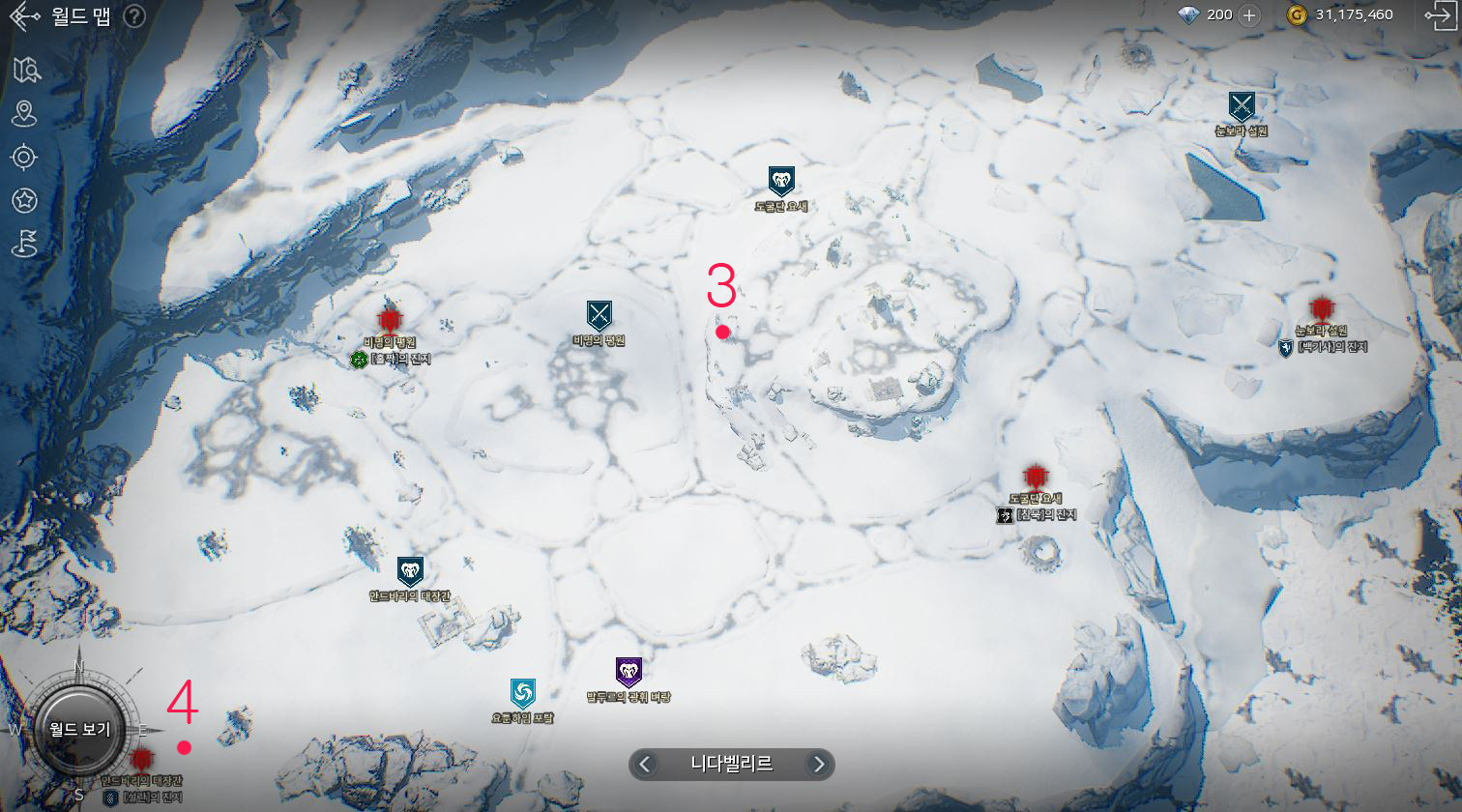
Task: Open the star favorites icon in sidebar
Action: (x=24, y=200)
